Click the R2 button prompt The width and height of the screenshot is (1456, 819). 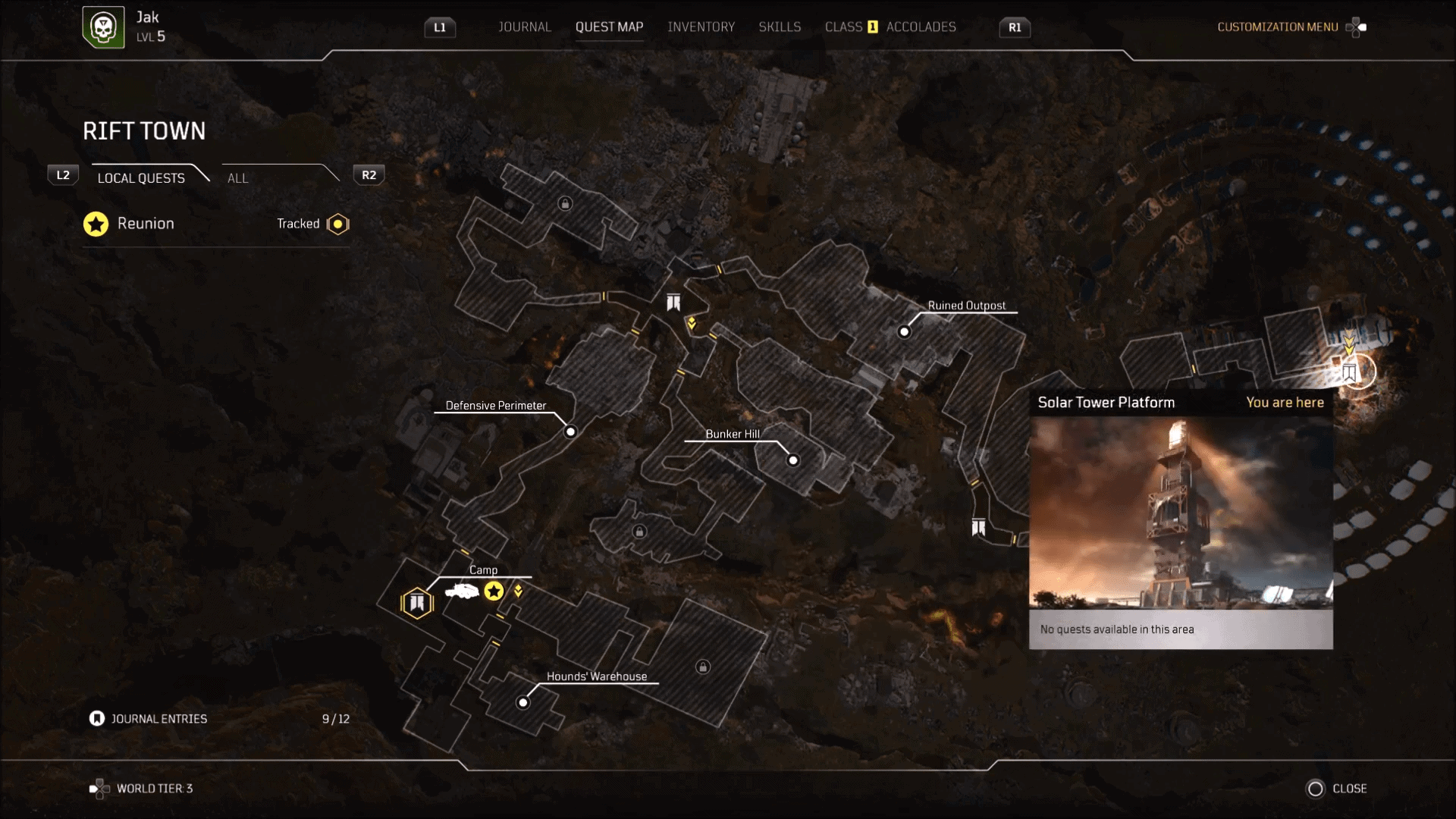click(x=368, y=174)
